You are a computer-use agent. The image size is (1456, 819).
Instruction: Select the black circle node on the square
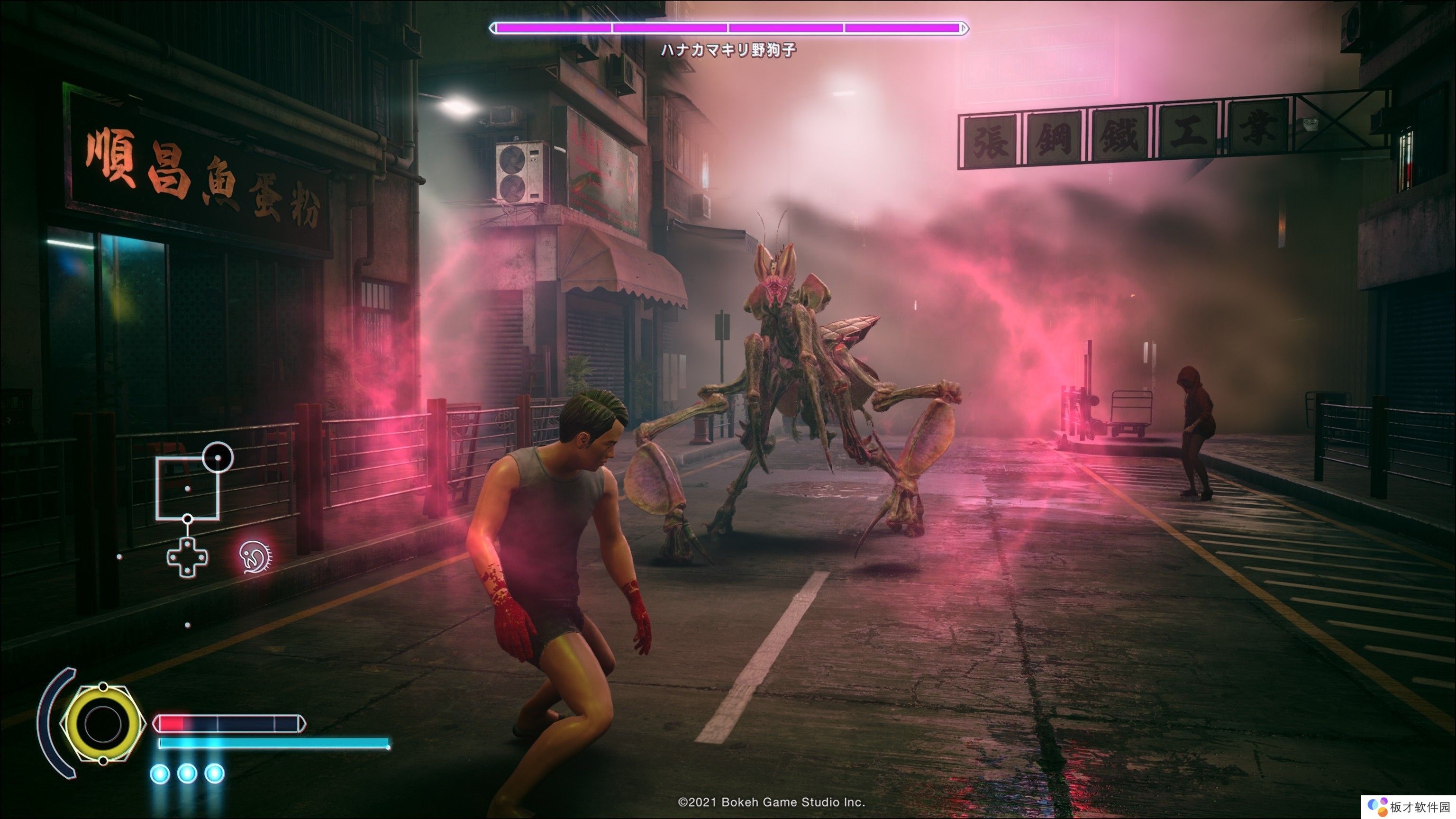[218, 457]
